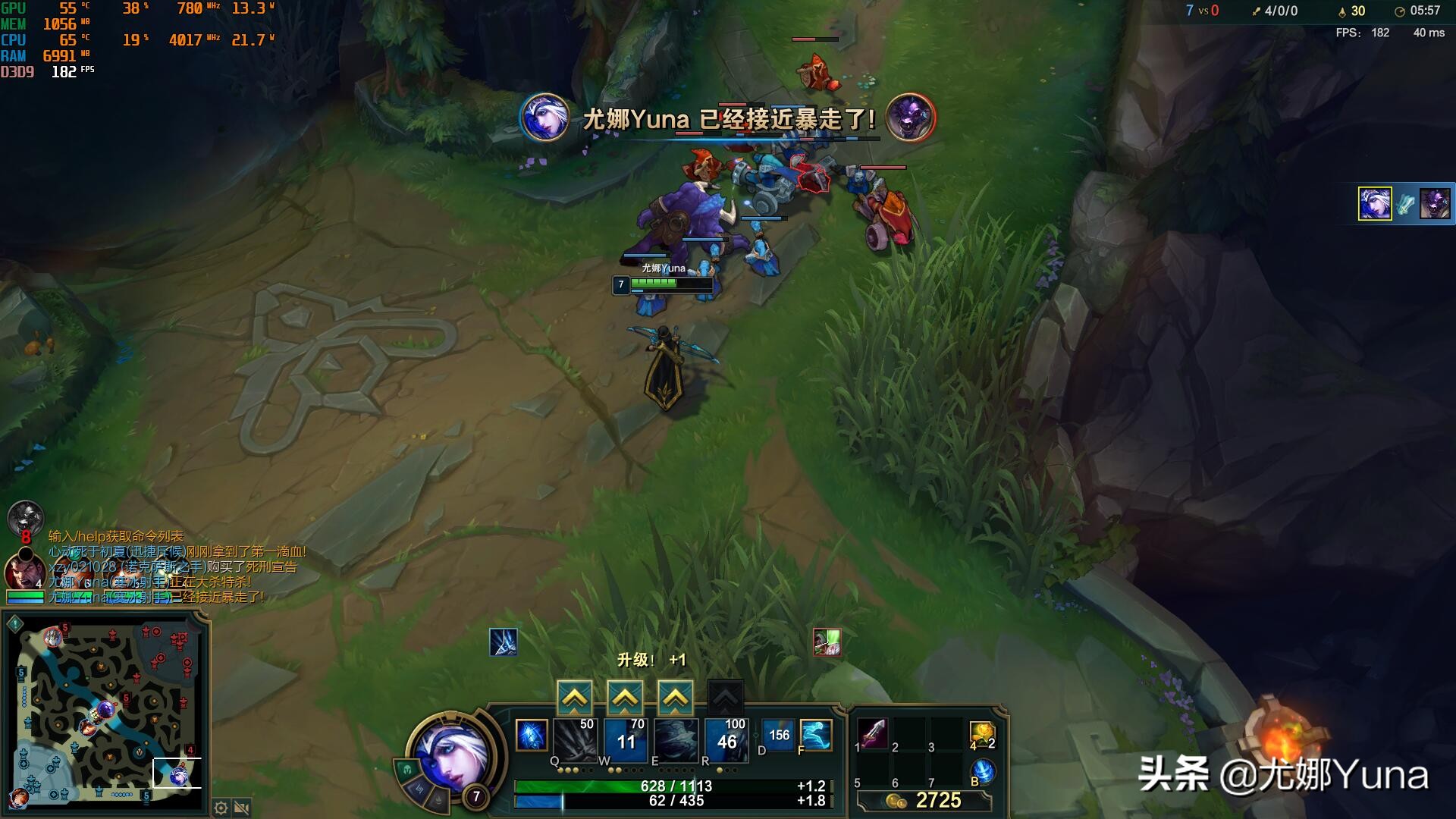Level up the E ability

[675, 697]
